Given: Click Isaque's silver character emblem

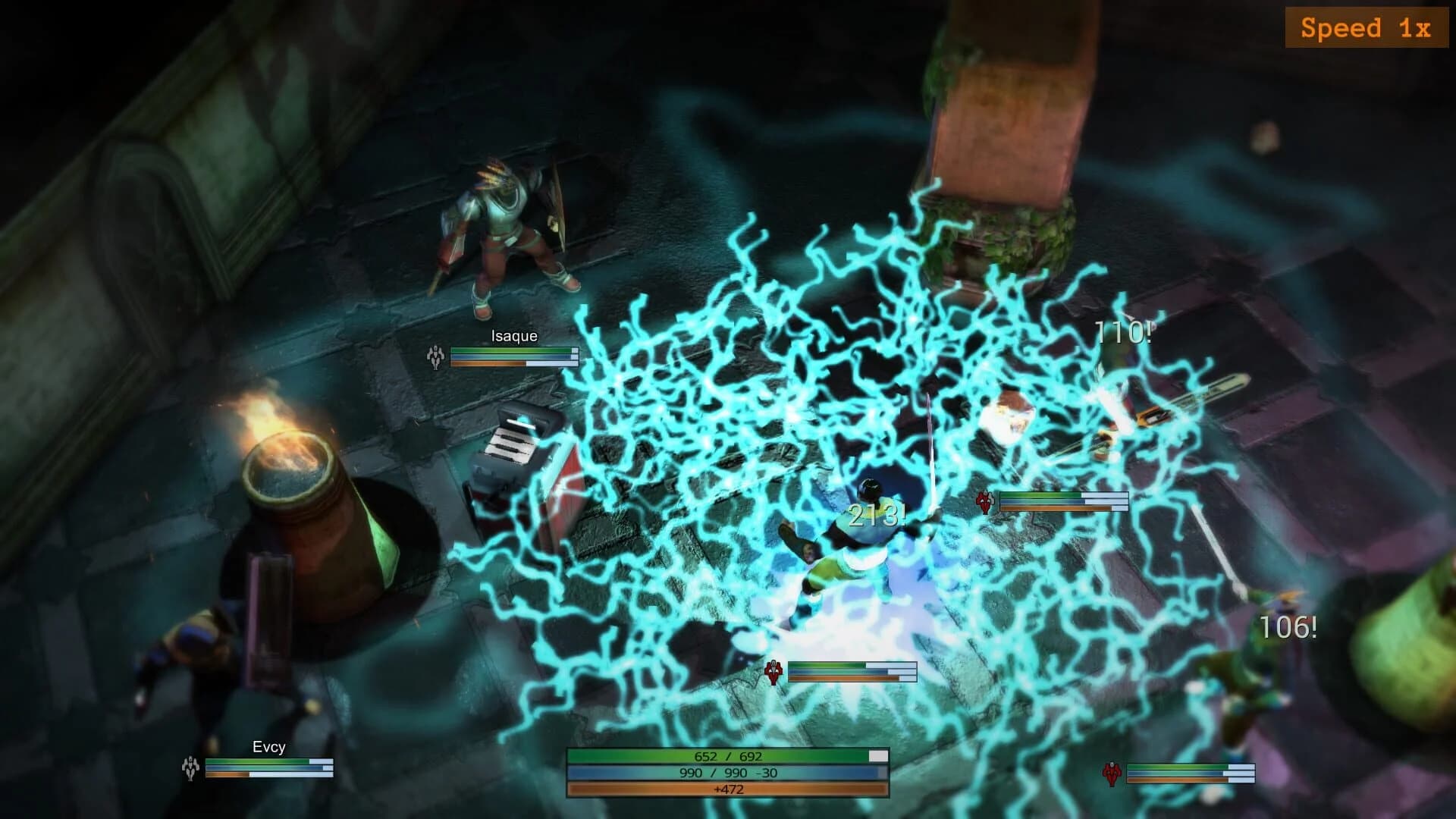Looking at the screenshot, I should (x=435, y=356).
